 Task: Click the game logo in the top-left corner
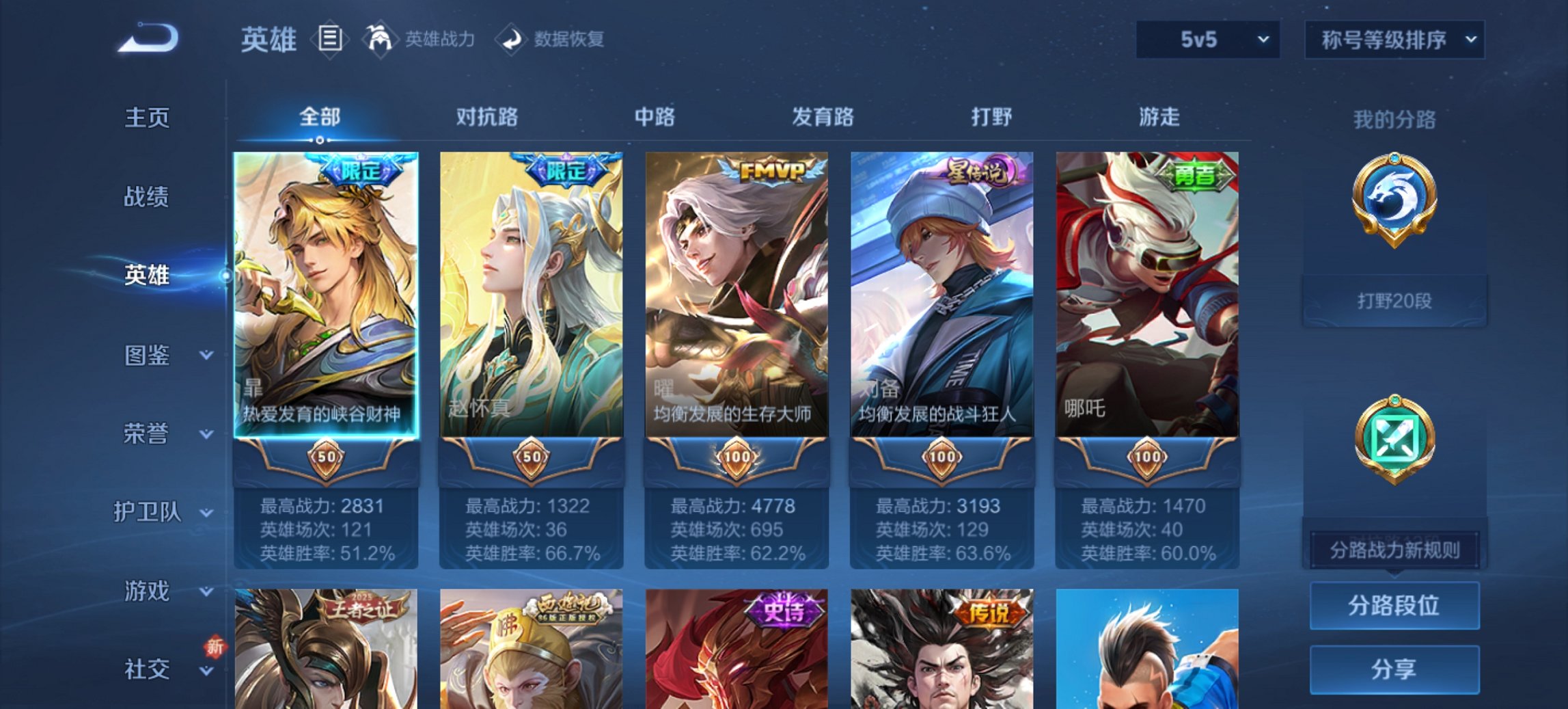(147, 38)
